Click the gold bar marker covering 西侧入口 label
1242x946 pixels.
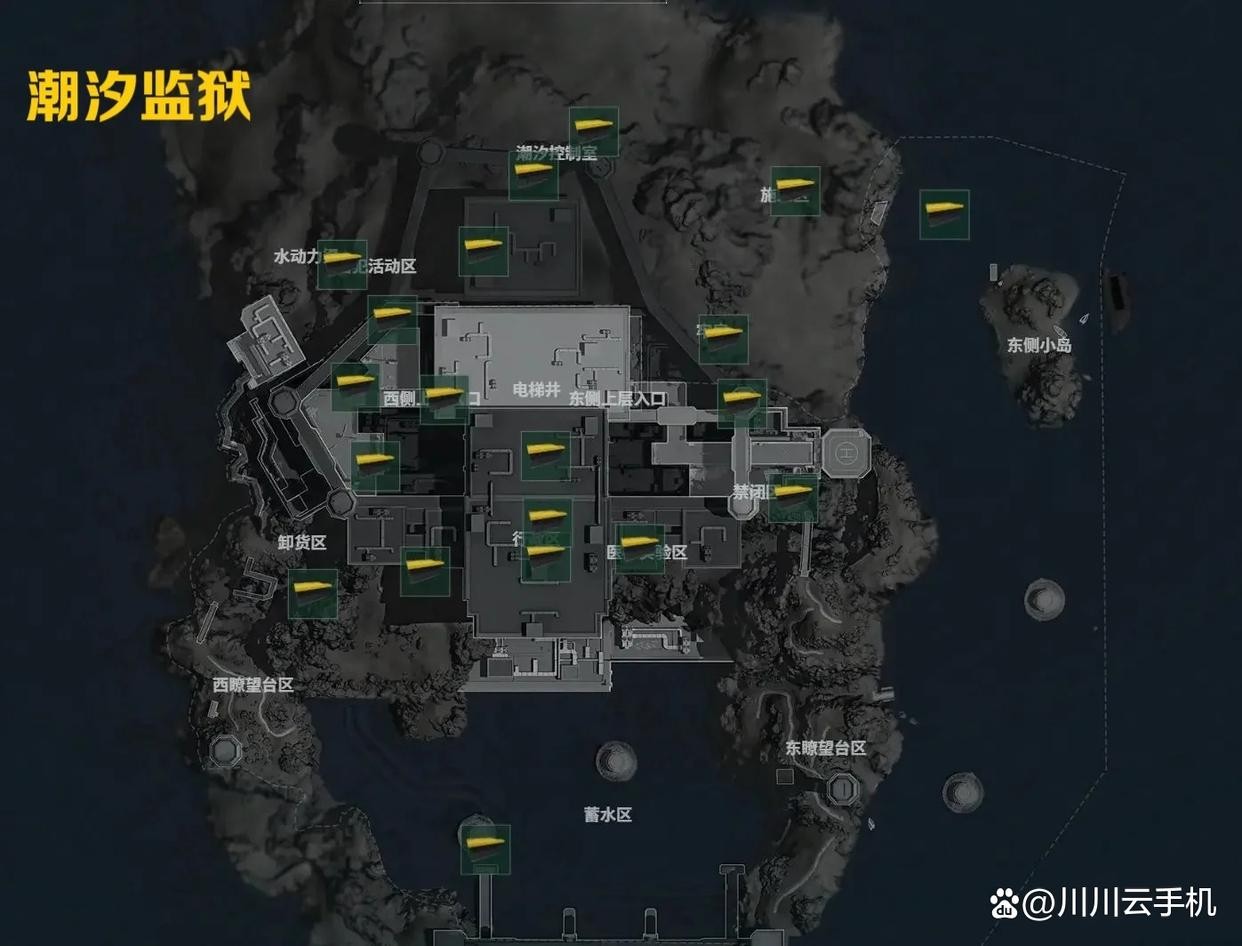[444, 399]
